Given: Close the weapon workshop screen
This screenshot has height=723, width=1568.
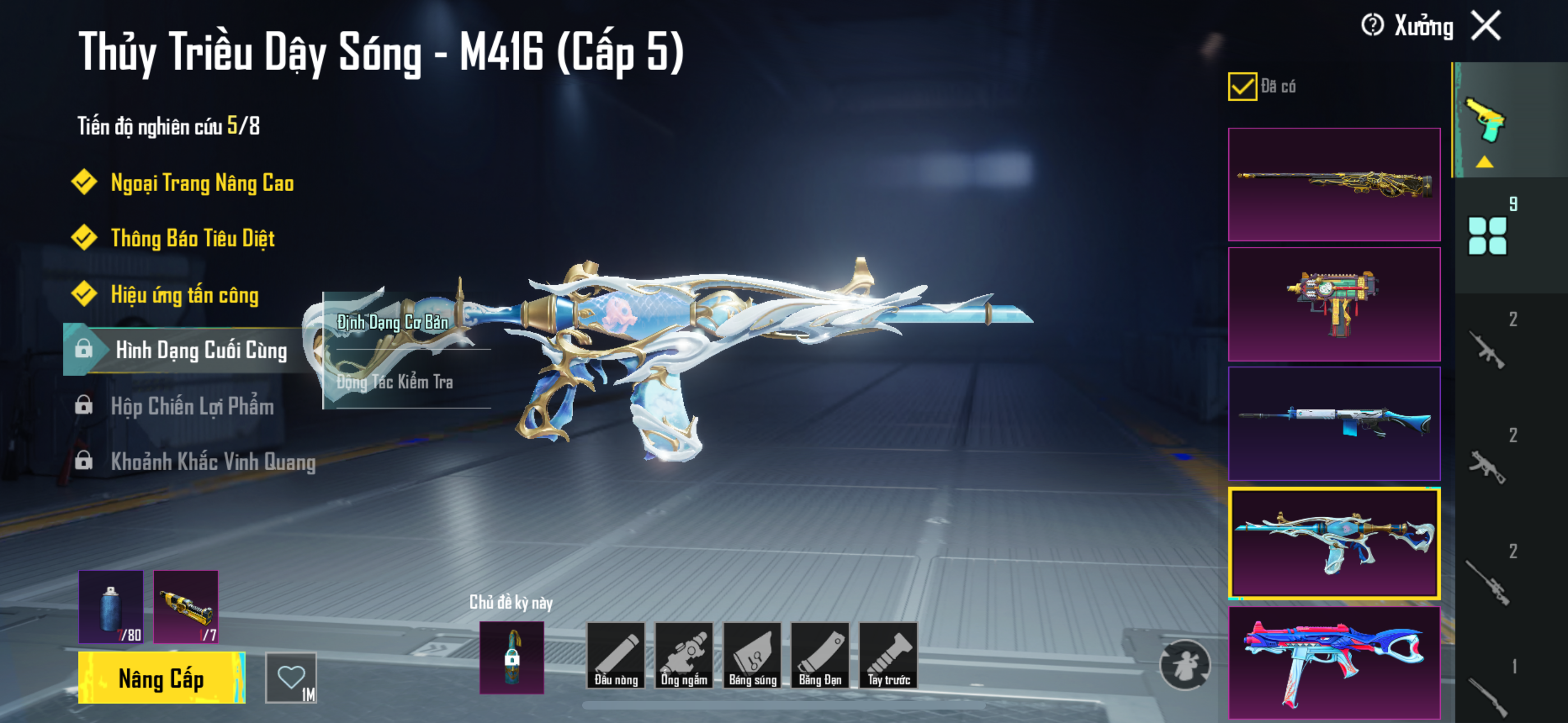Looking at the screenshot, I should click(x=1486, y=26).
